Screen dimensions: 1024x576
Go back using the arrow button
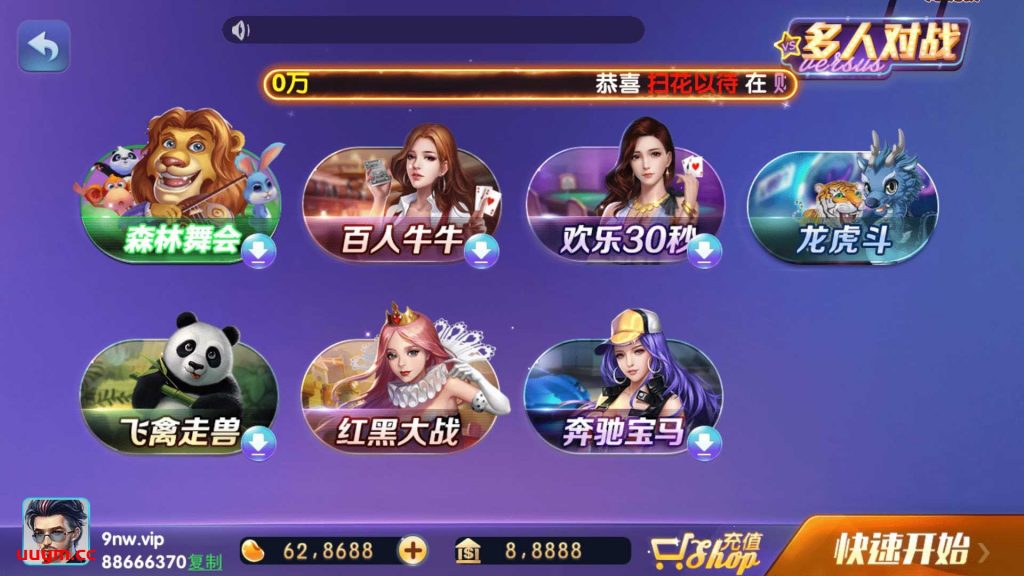click(x=43, y=47)
